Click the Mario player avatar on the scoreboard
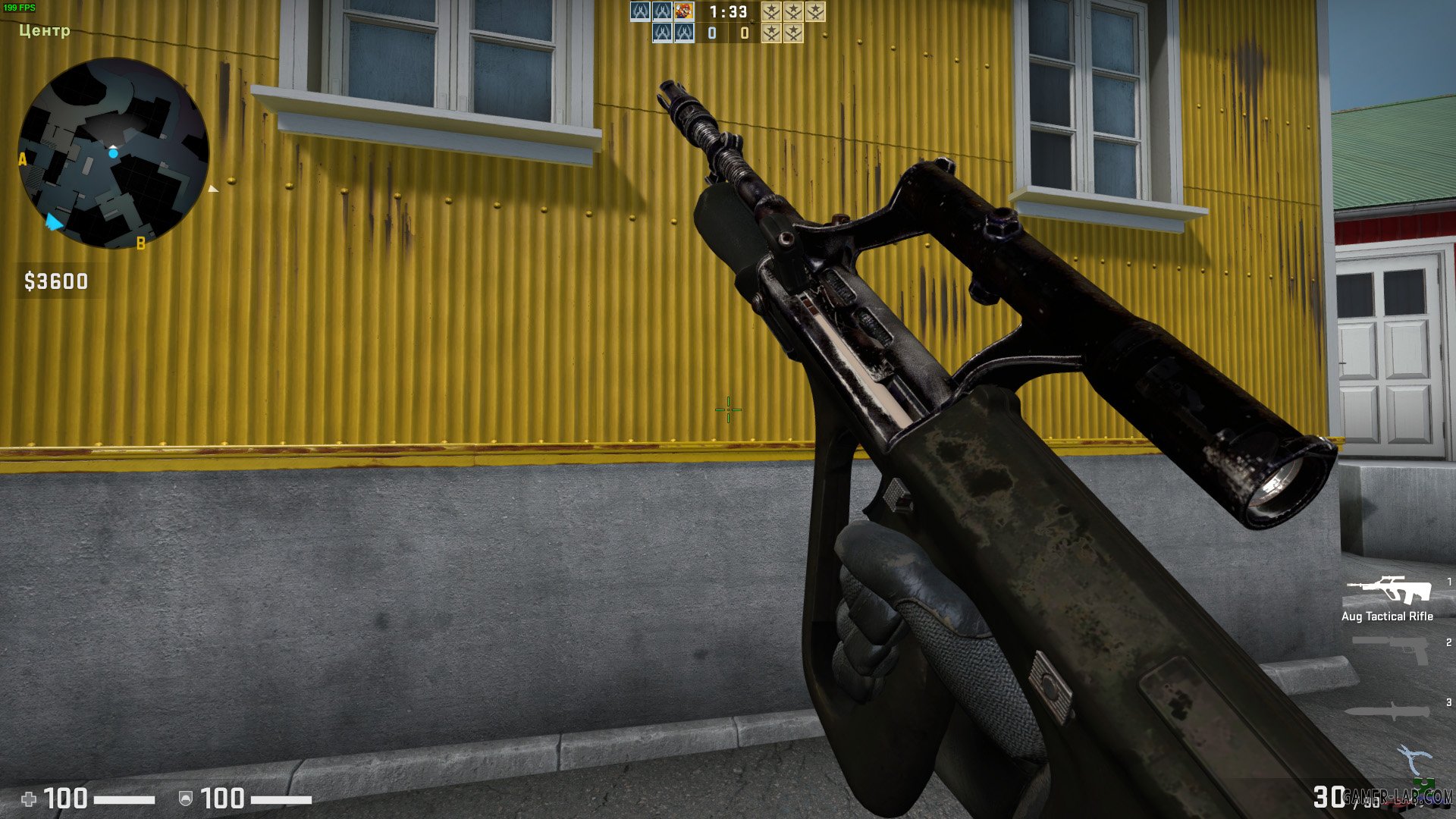This screenshot has height=819, width=1456. pyautogui.click(x=682, y=11)
